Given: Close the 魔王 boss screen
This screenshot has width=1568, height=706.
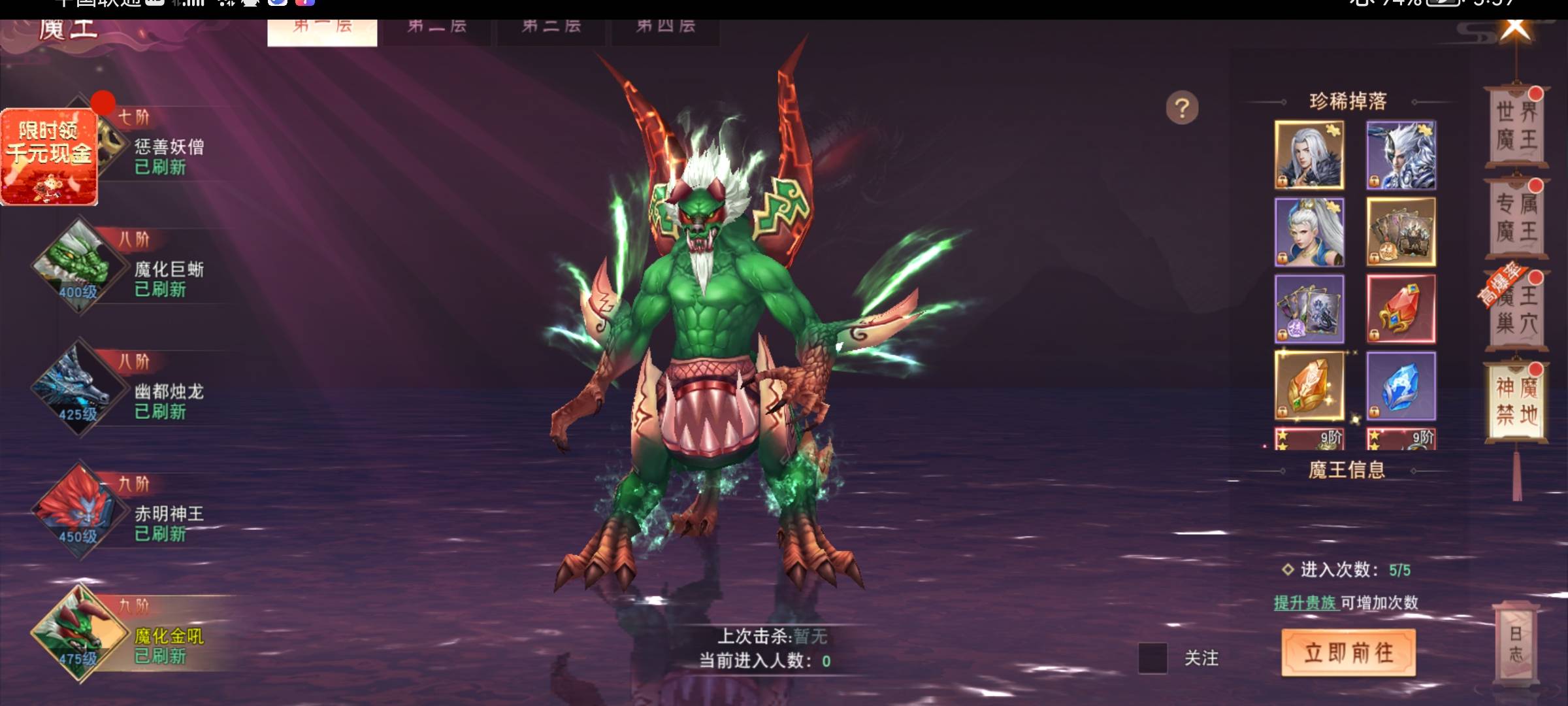Looking at the screenshot, I should 1516,29.
